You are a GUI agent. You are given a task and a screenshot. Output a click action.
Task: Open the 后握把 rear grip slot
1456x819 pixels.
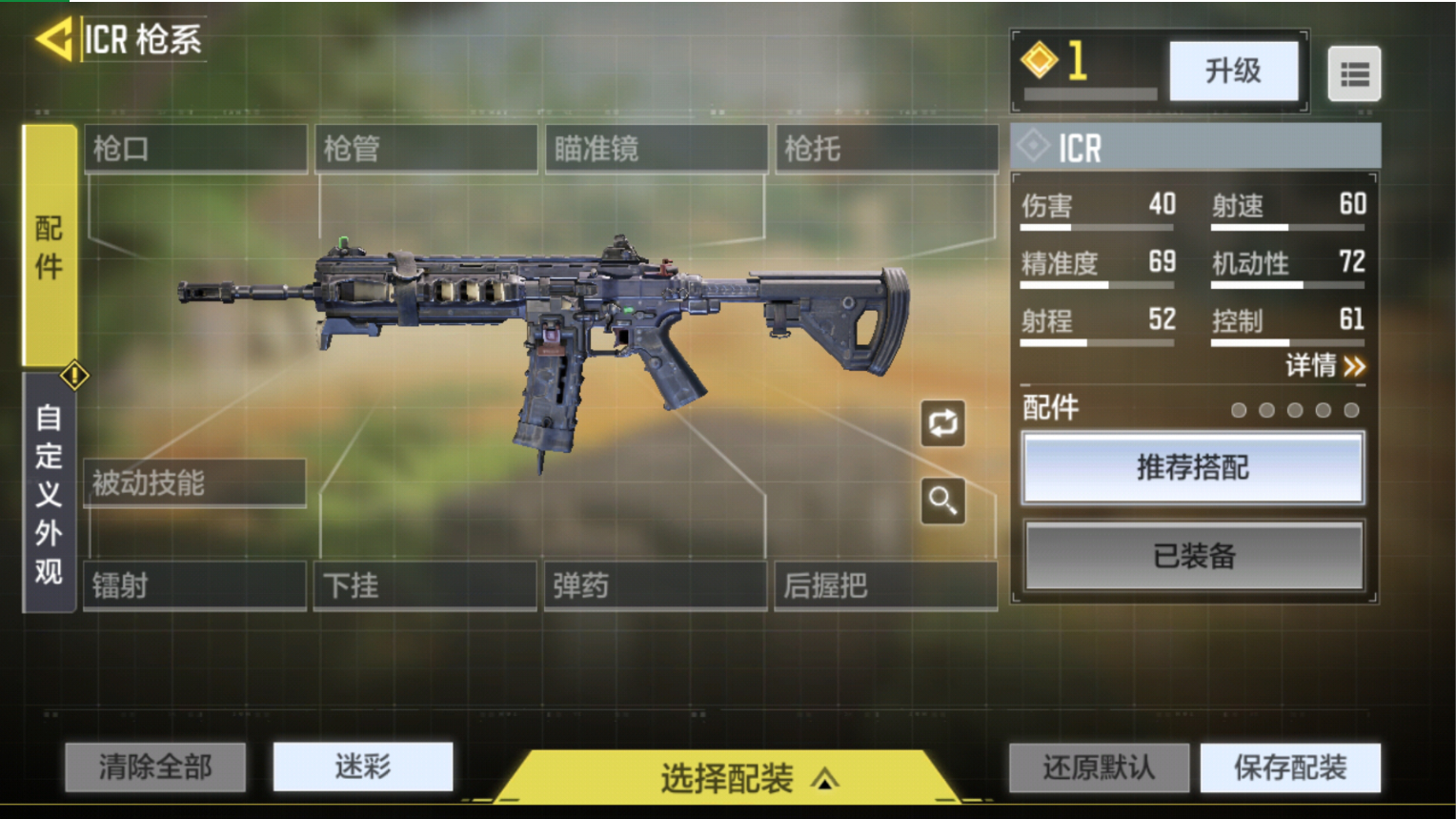[x=886, y=585]
